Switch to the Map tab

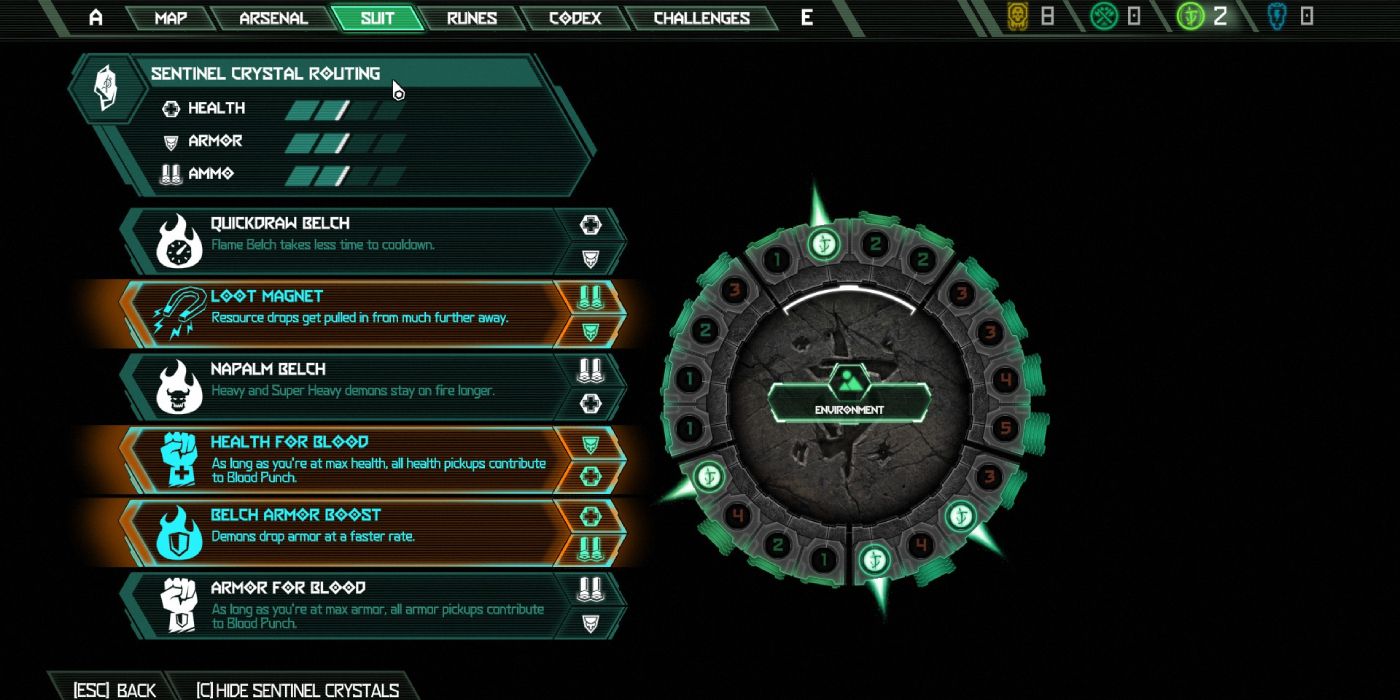(170, 18)
